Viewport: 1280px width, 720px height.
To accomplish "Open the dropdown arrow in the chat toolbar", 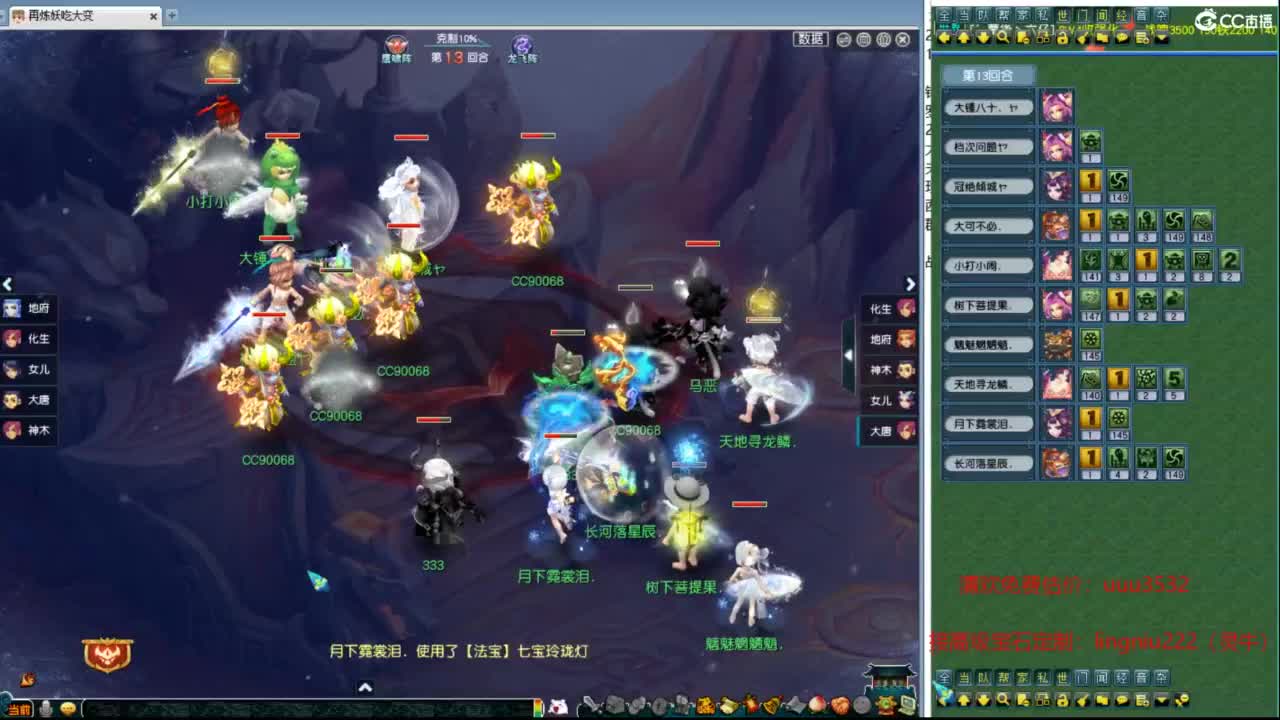I will pyautogui.click(x=1161, y=36).
